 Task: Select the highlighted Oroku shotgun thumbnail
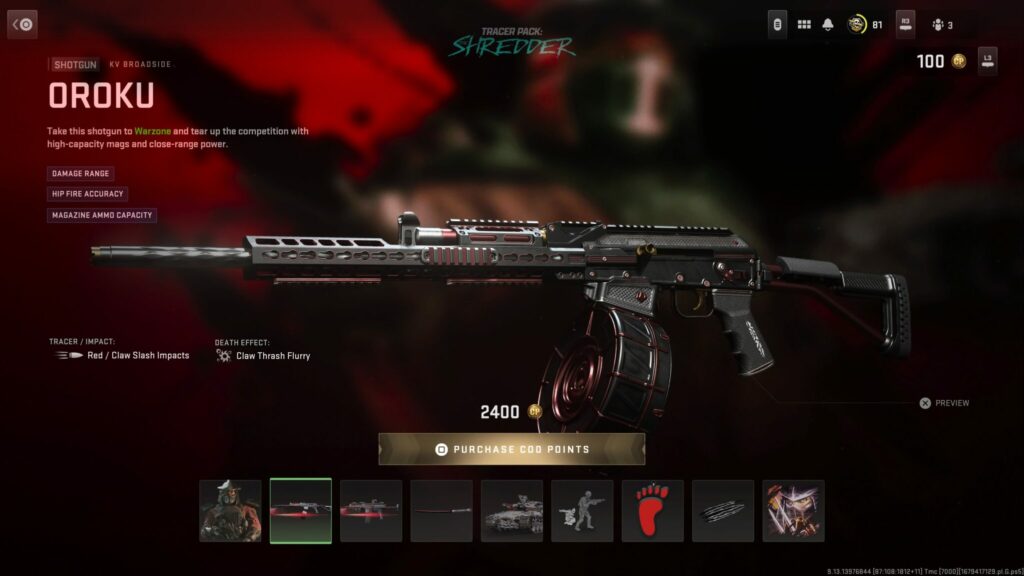pyautogui.click(x=301, y=511)
